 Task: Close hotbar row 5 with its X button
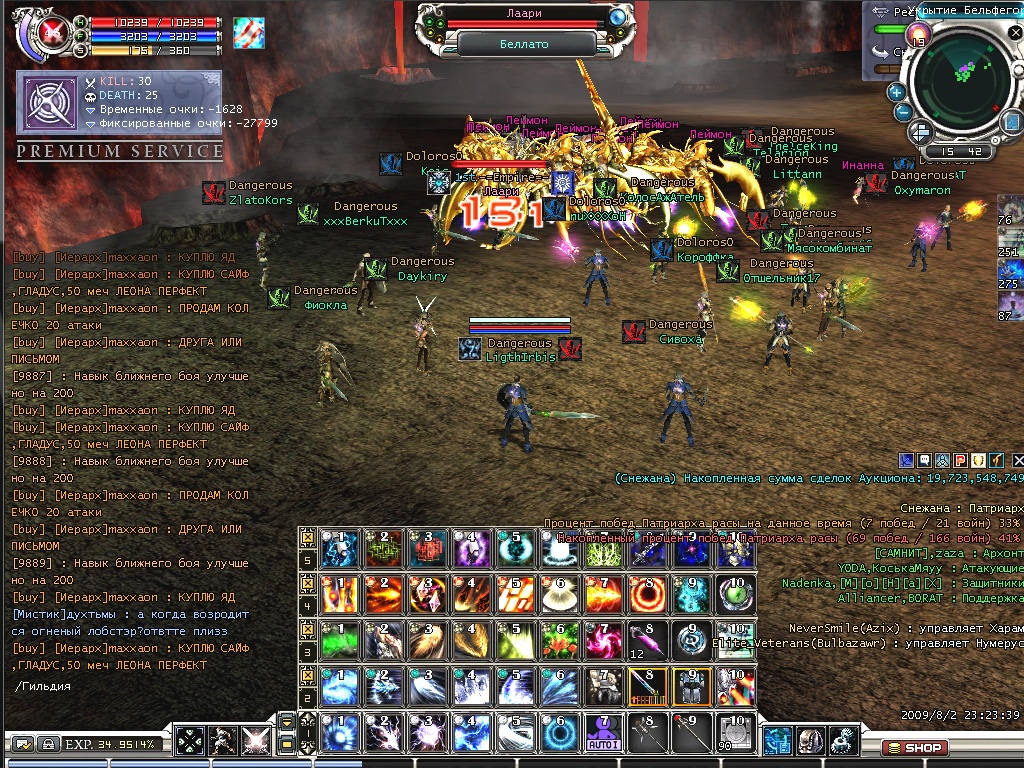[x=309, y=538]
